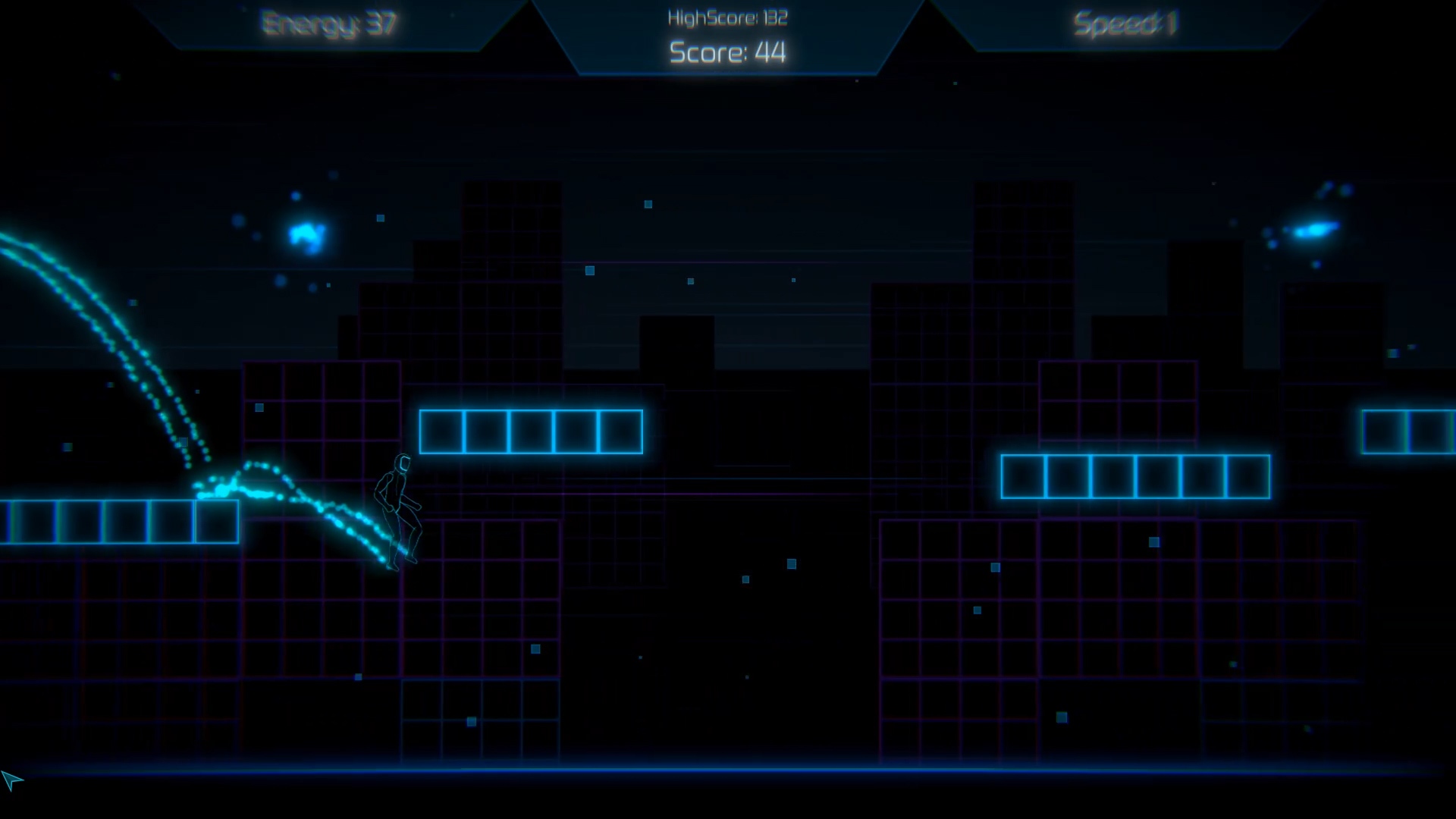Select the center five-block neon platform
Screen dimensions: 1456x819
pyautogui.click(x=531, y=431)
